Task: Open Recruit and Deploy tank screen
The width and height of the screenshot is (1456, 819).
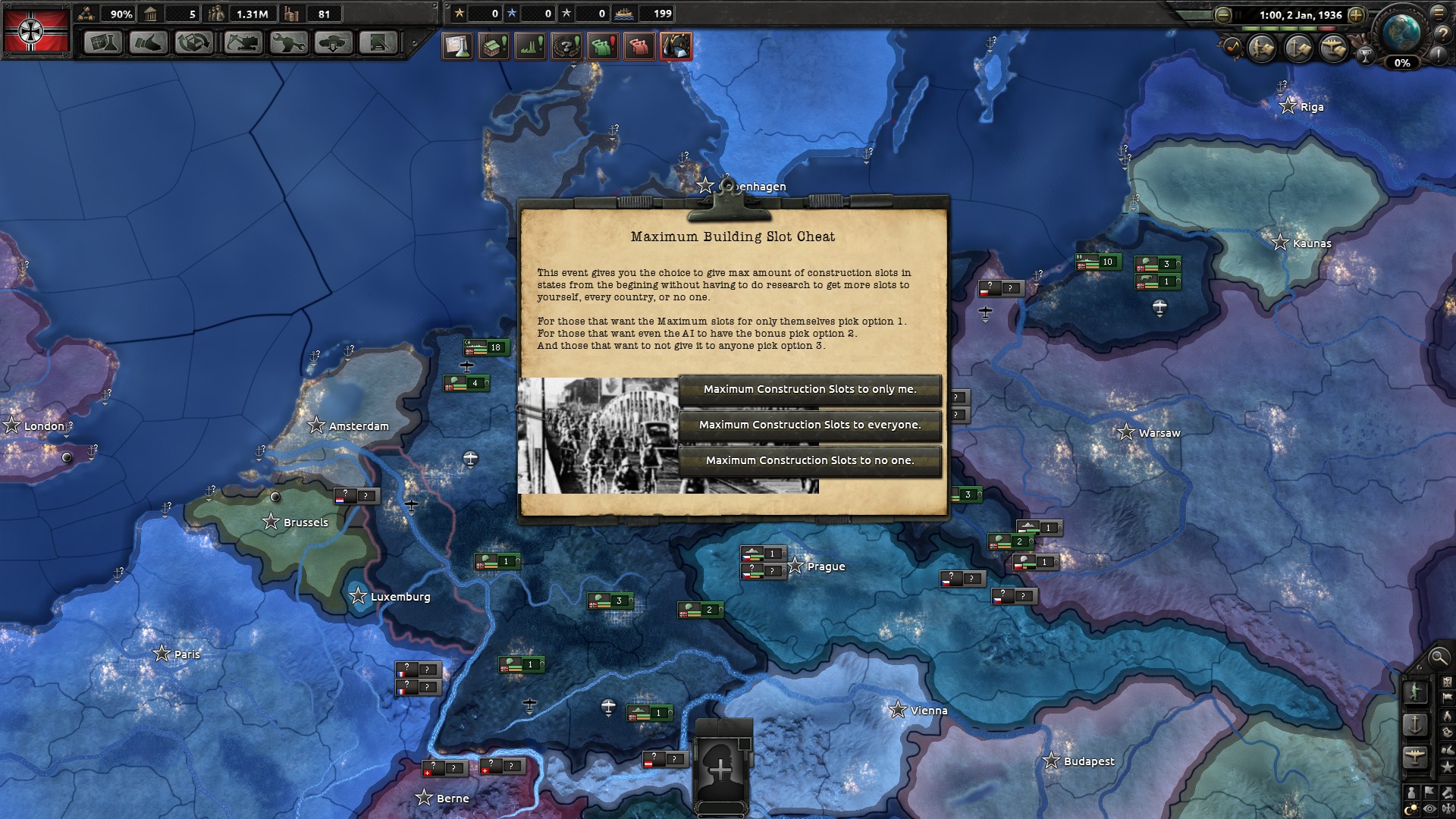Action: point(334,43)
